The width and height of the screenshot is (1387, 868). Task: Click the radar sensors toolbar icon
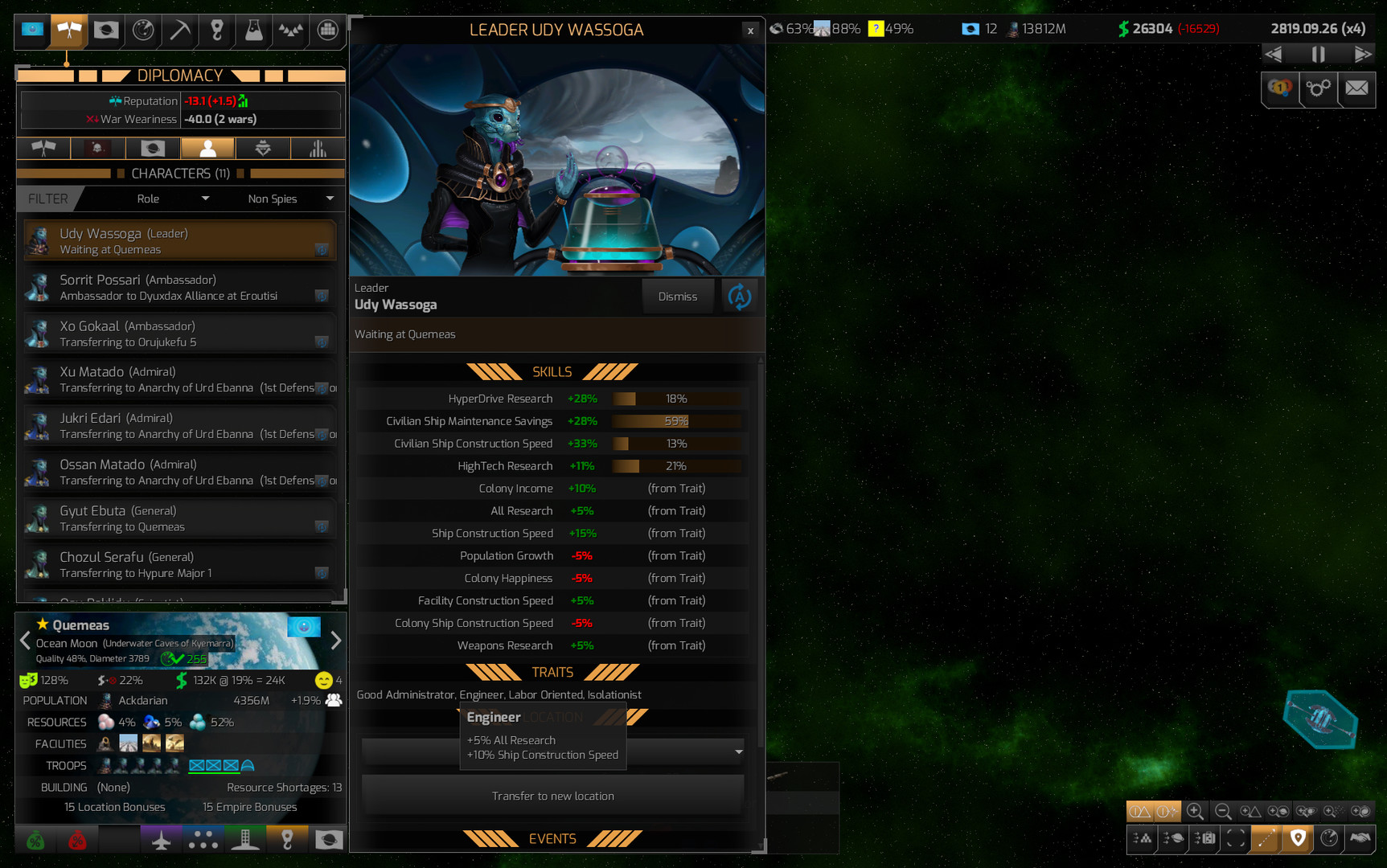tap(143, 30)
